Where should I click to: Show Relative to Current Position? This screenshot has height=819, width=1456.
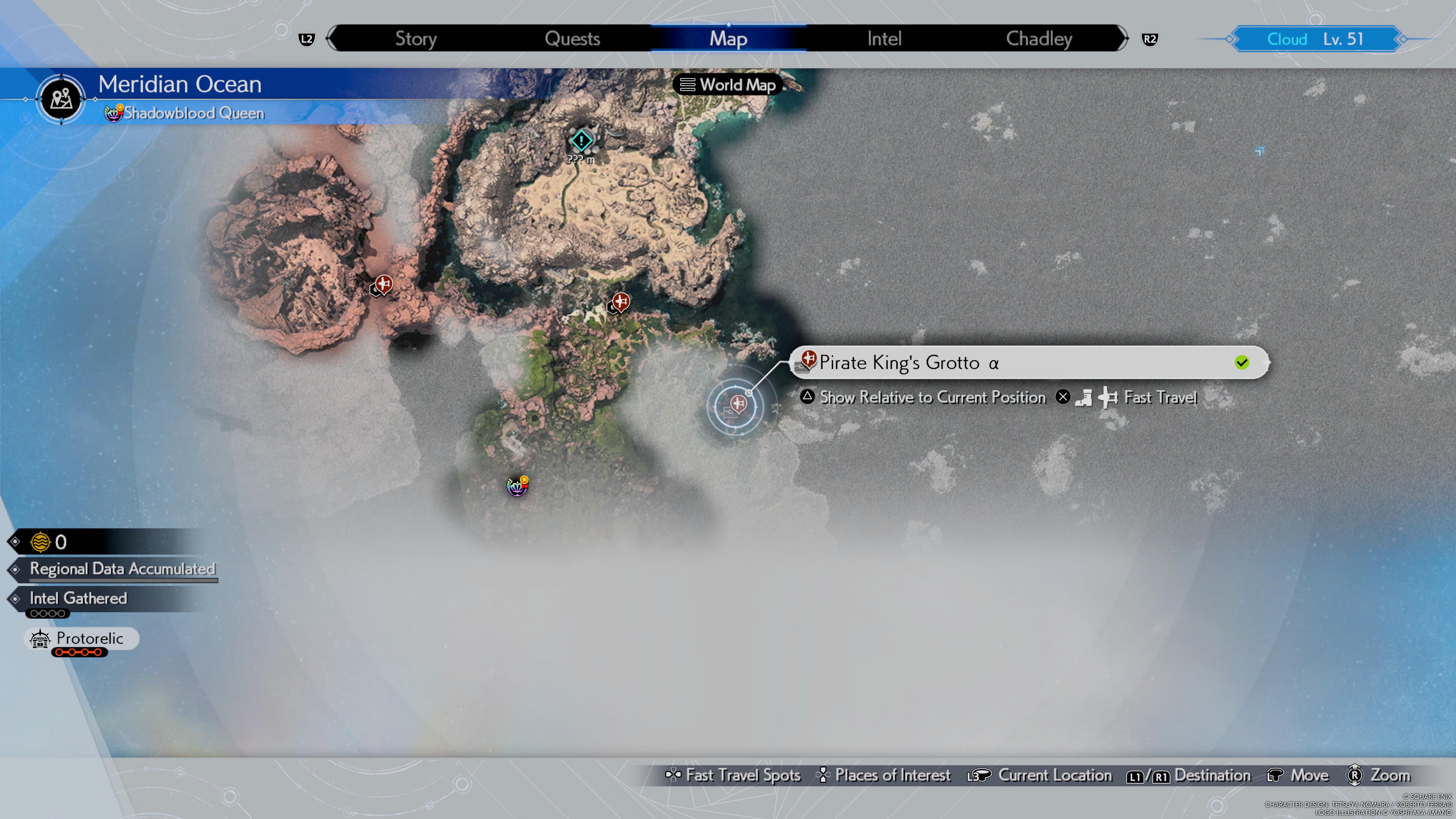[x=932, y=397]
